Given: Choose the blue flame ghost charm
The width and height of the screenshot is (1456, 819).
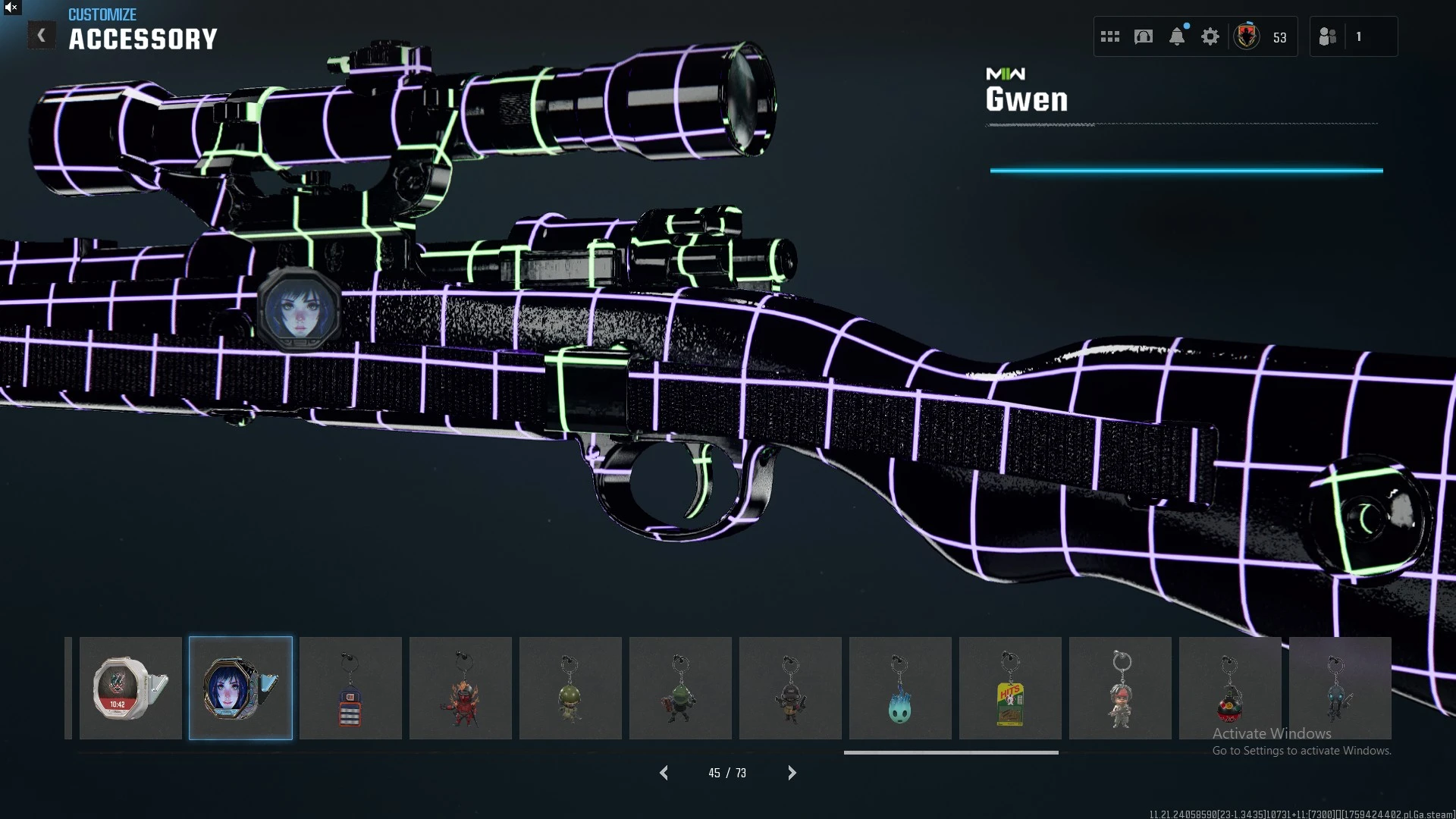Looking at the screenshot, I should (900, 688).
